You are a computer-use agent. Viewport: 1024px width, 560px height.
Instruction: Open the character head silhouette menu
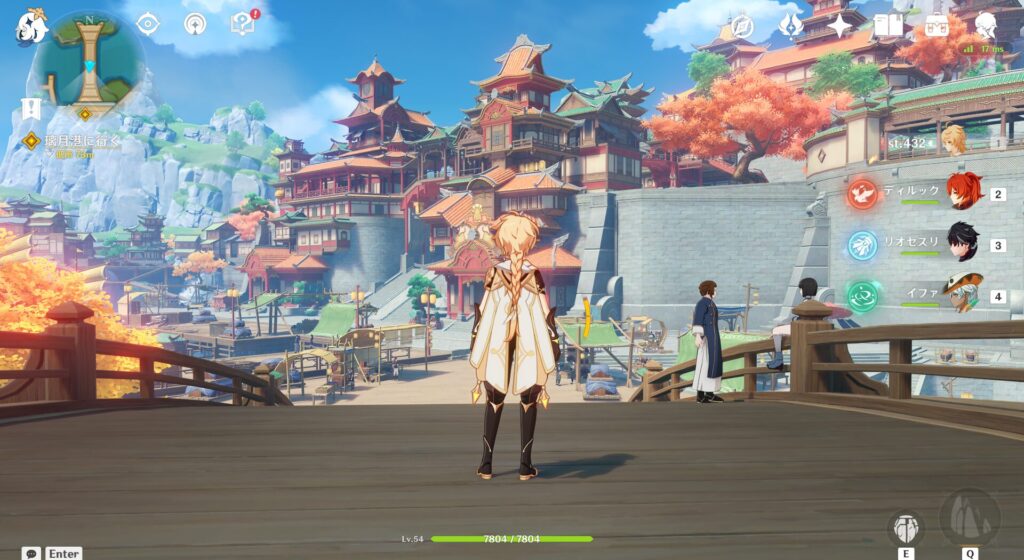coord(986,26)
